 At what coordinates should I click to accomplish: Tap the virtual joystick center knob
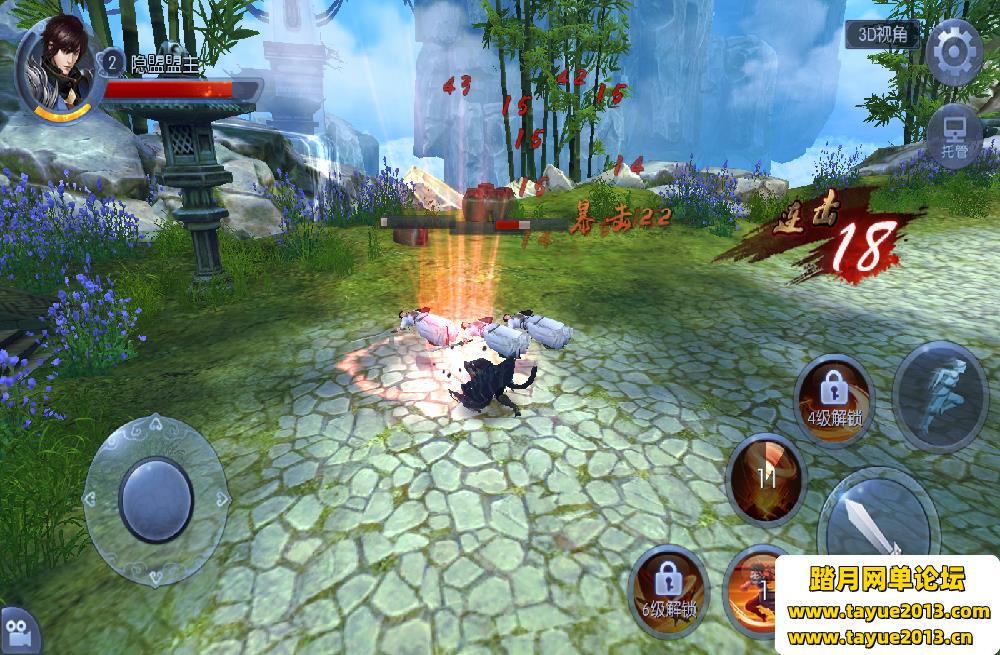pyautogui.click(x=156, y=499)
